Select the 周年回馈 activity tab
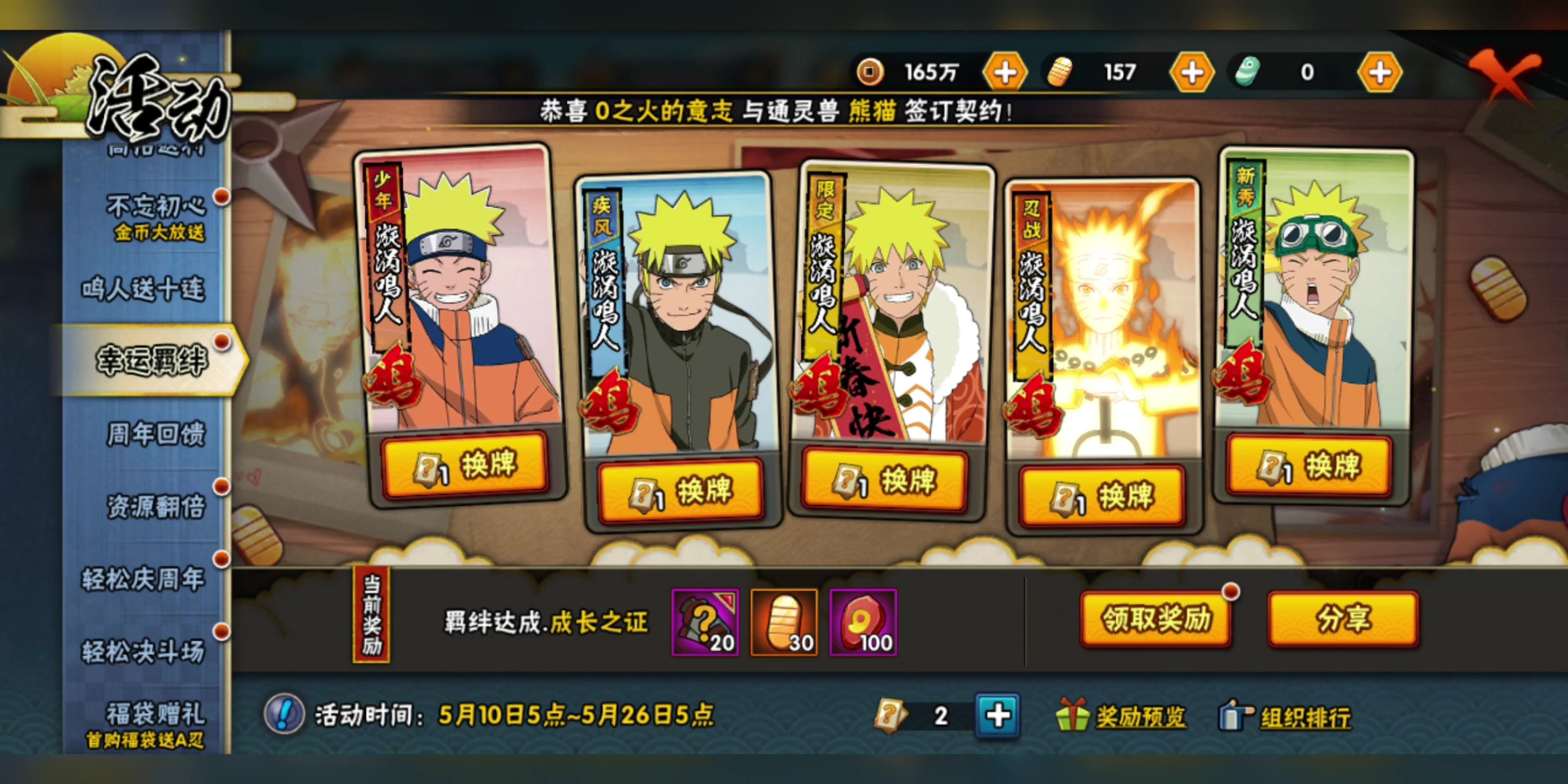 click(155, 434)
